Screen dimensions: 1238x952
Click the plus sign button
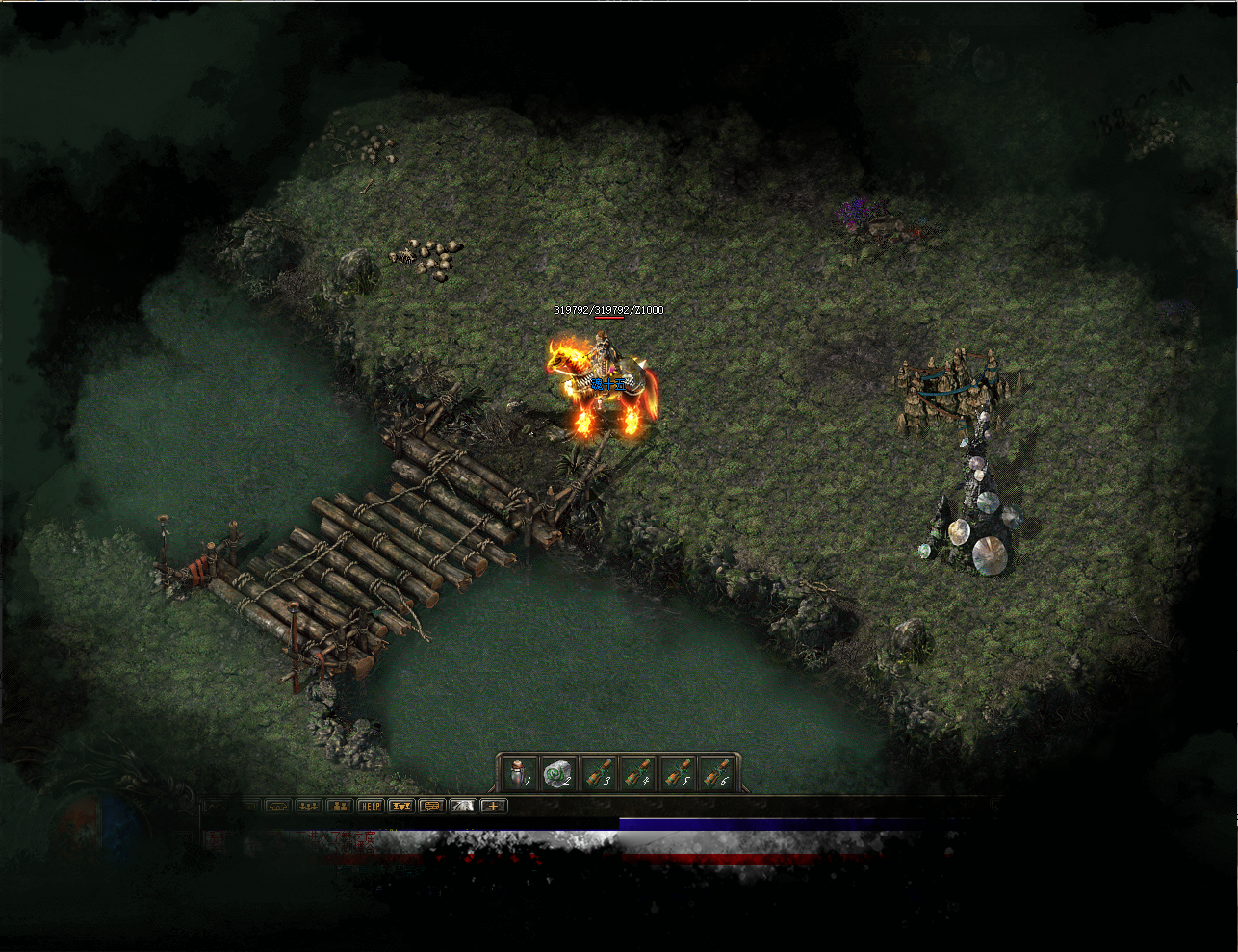(x=493, y=806)
